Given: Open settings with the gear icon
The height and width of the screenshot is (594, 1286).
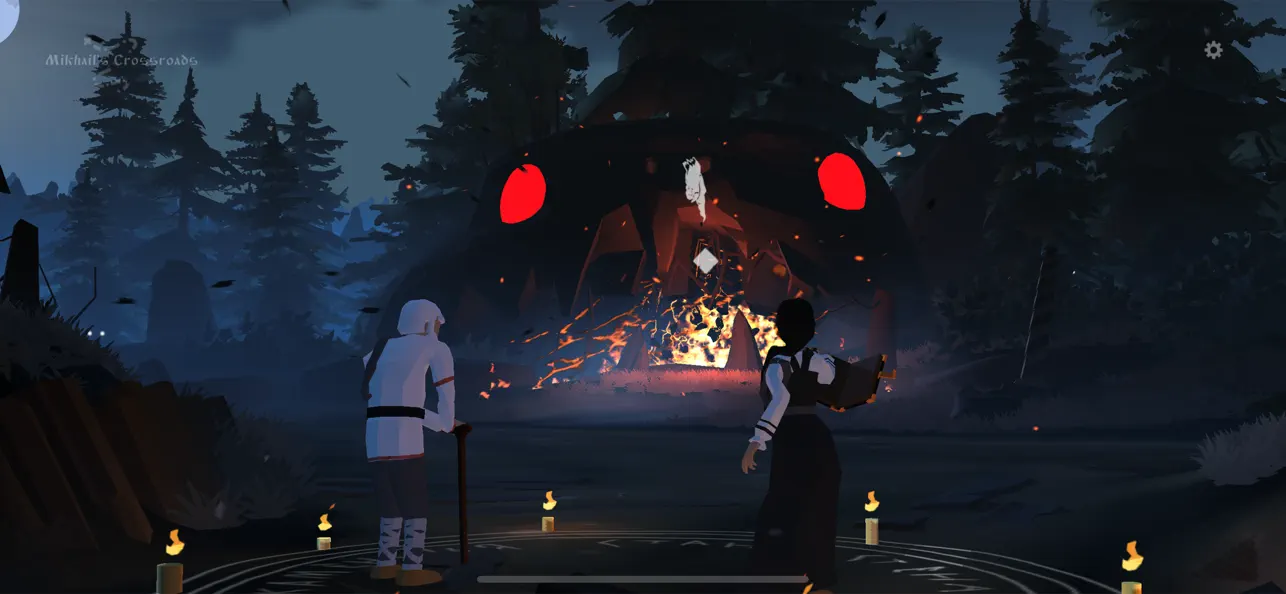Looking at the screenshot, I should coord(1213,50).
